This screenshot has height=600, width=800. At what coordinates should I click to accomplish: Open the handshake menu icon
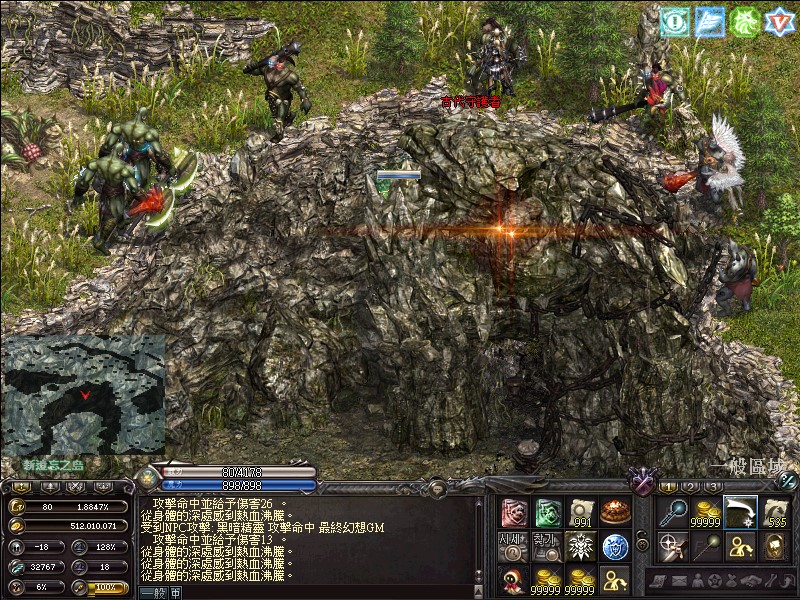click(x=752, y=580)
